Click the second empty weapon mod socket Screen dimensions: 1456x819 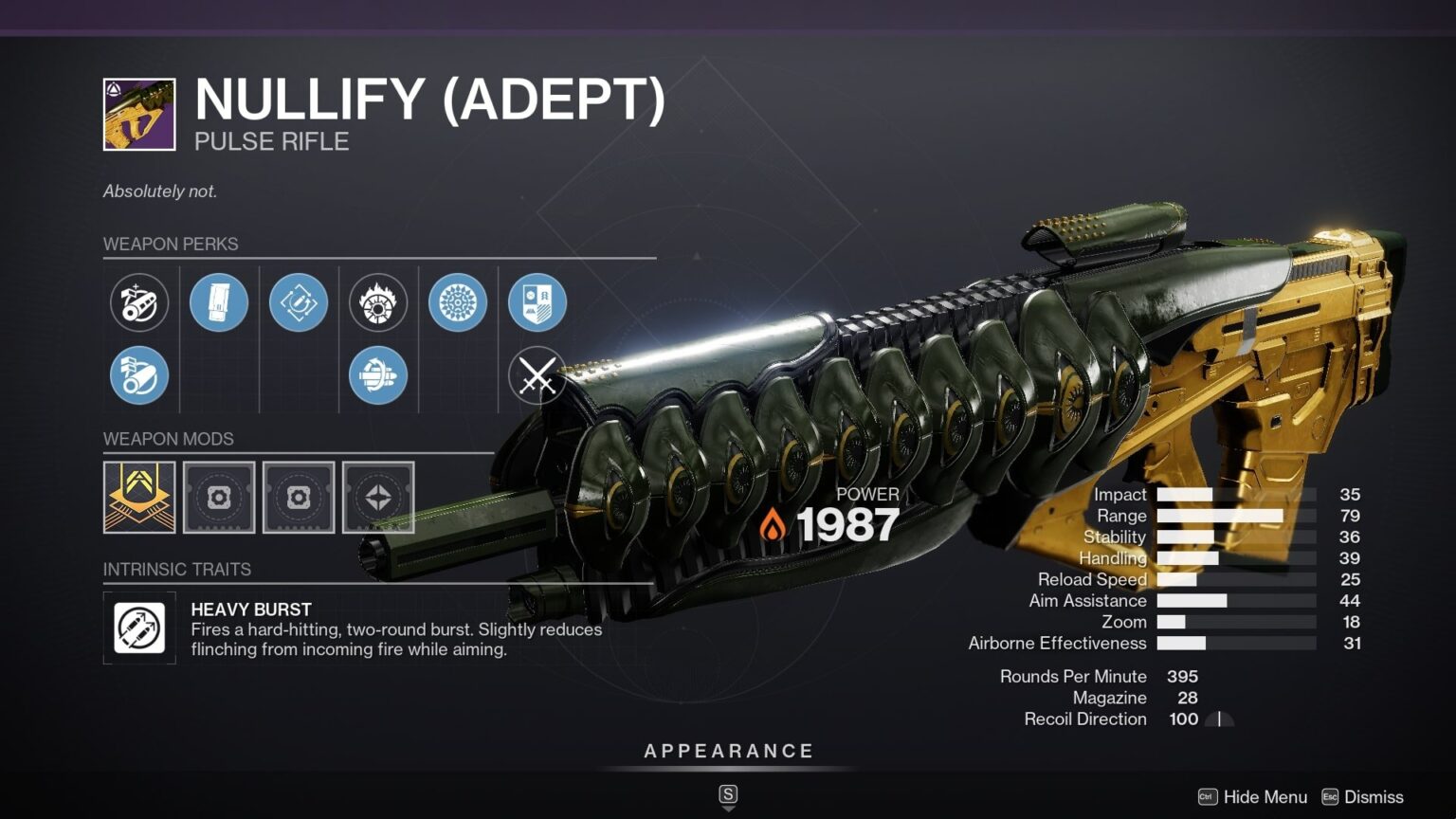tap(299, 498)
